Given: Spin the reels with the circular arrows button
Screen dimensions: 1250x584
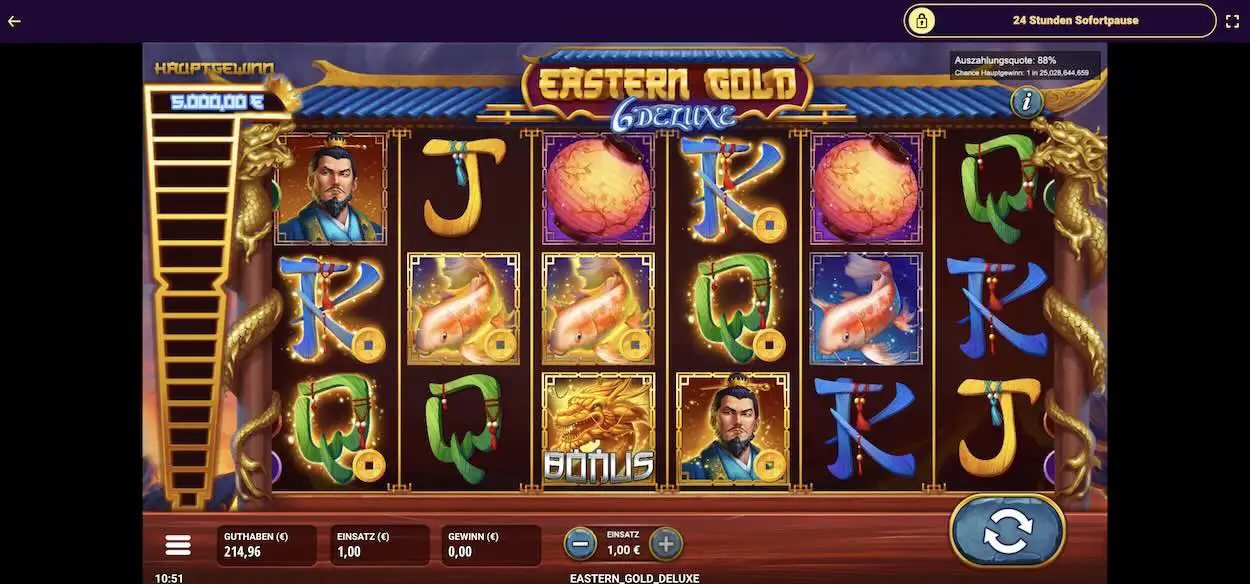Looking at the screenshot, I should [x=1006, y=532].
